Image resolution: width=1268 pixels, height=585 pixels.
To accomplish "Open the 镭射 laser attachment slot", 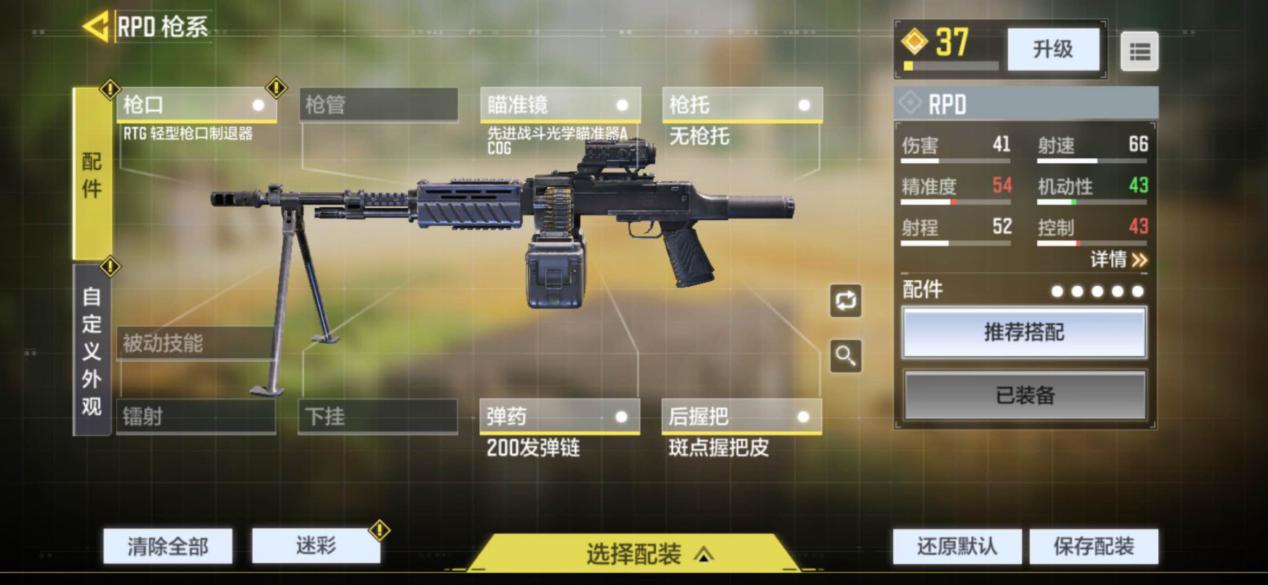I will coord(196,416).
